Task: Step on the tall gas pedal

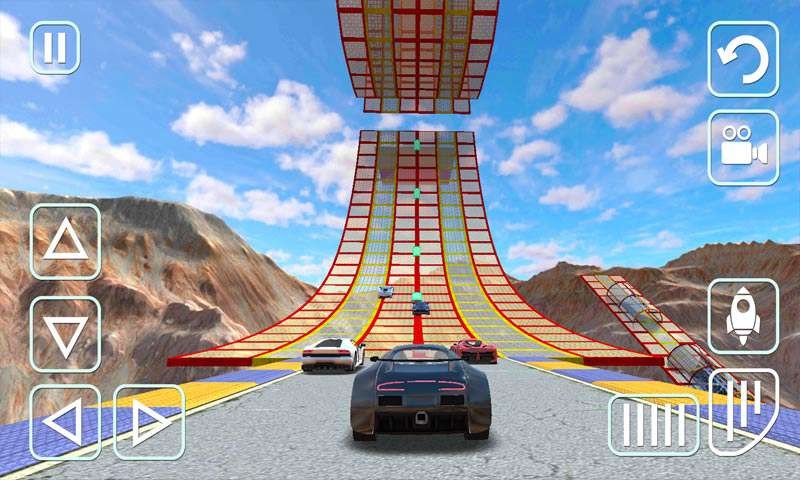Action: click(x=743, y=410)
